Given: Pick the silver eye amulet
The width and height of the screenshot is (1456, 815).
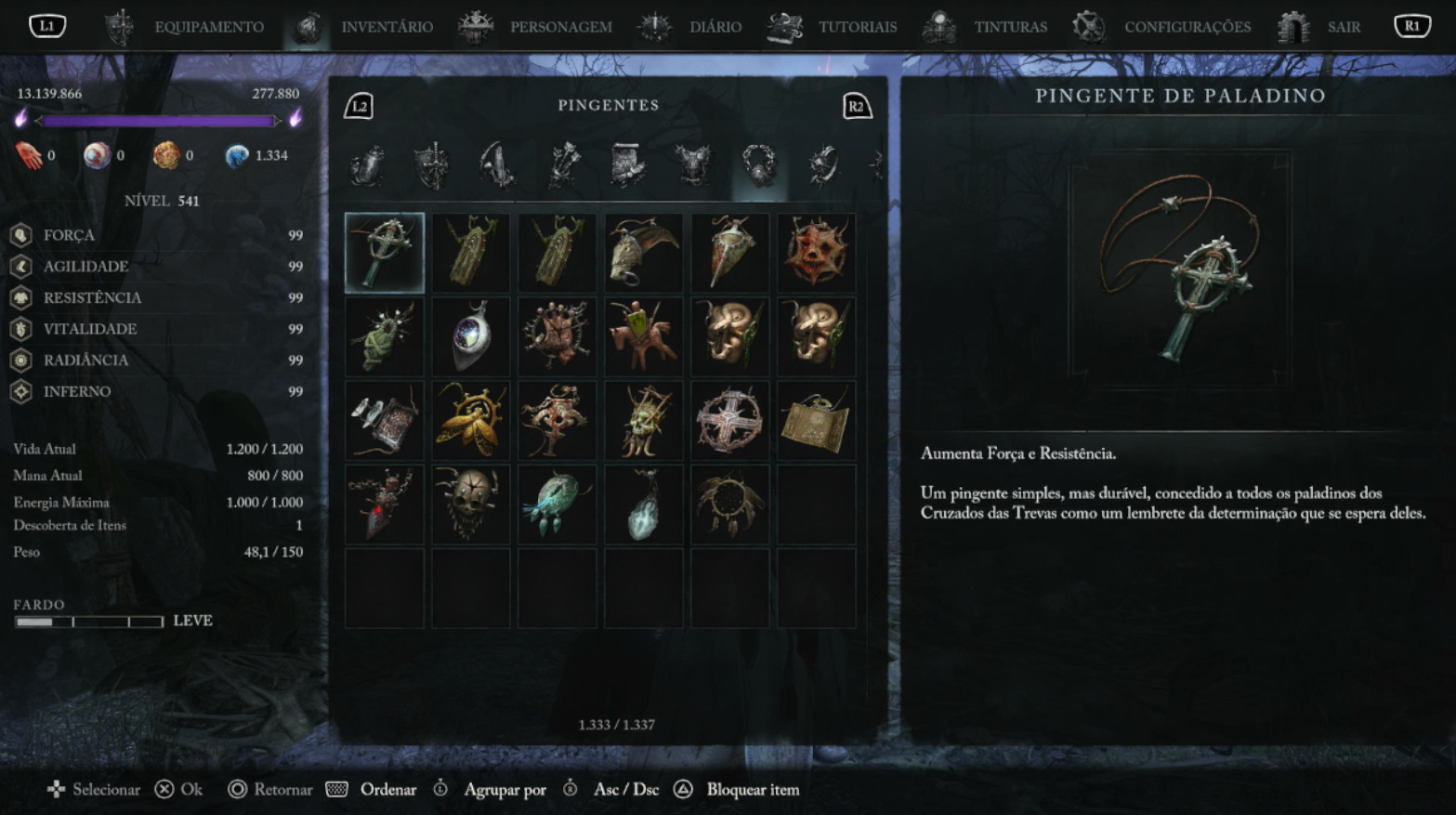Looking at the screenshot, I should [x=471, y=336].
